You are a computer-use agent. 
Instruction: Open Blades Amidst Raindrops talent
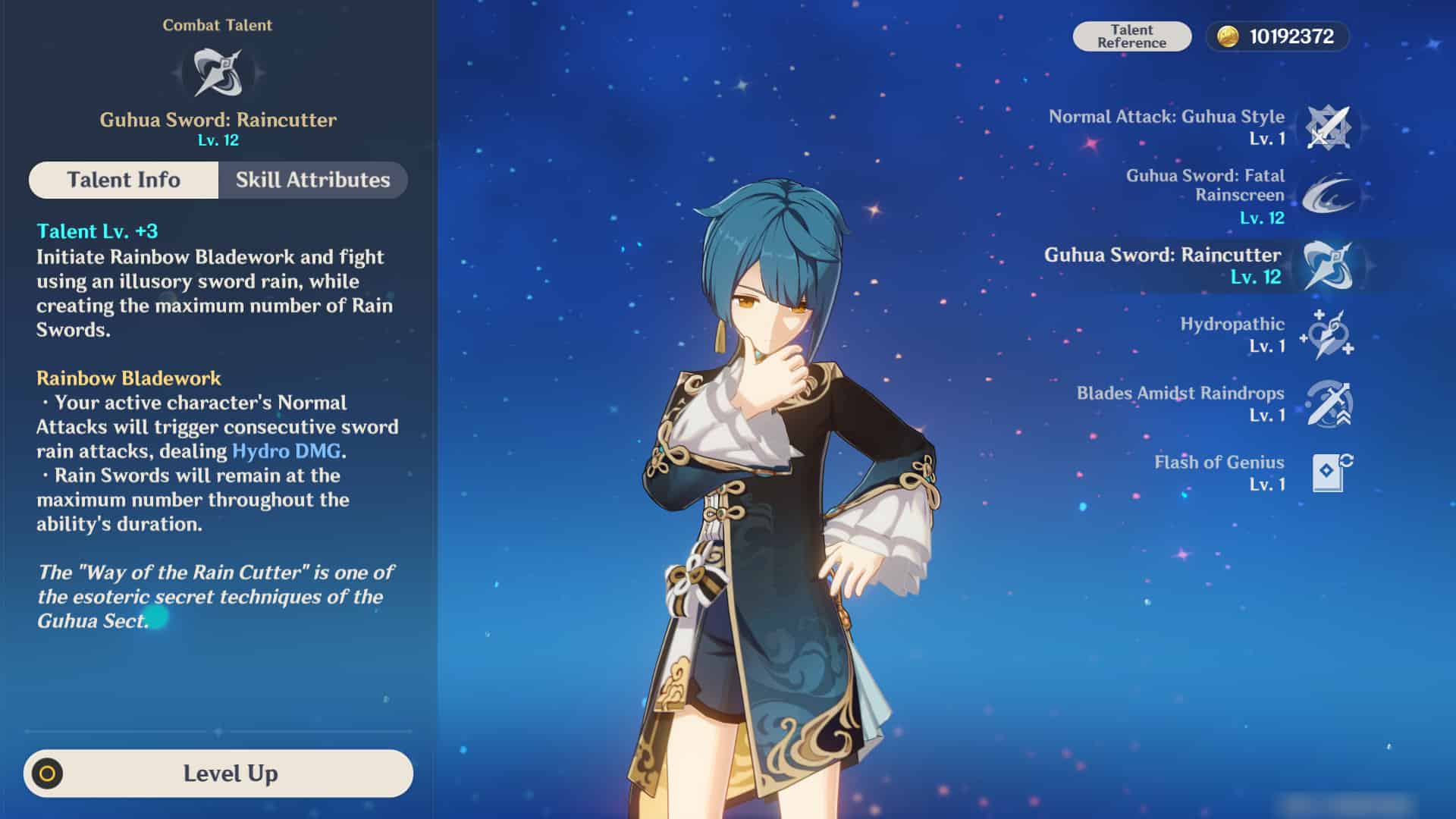pos(1328,403)
